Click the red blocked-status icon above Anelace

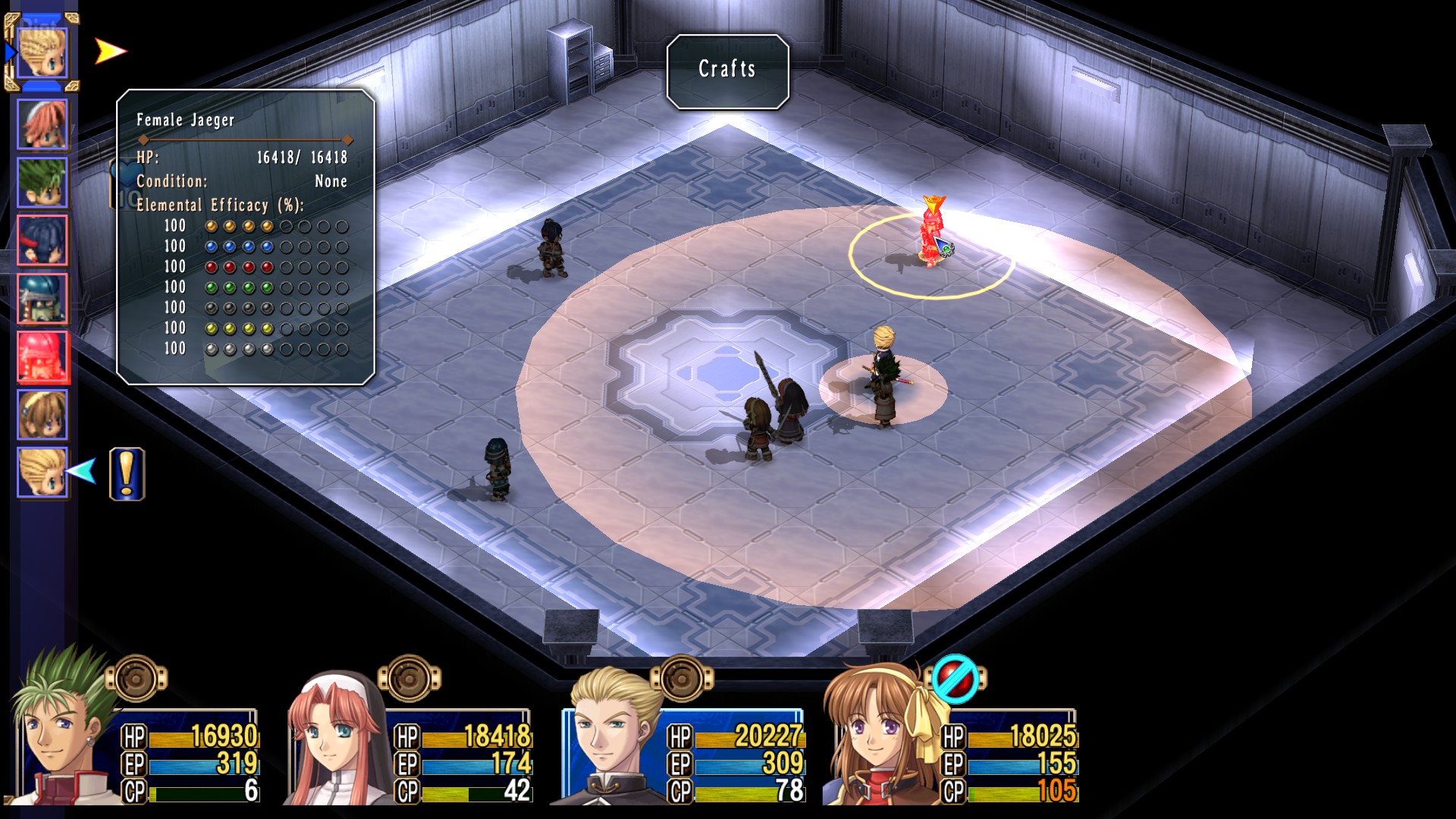click(x=953, y=679)
